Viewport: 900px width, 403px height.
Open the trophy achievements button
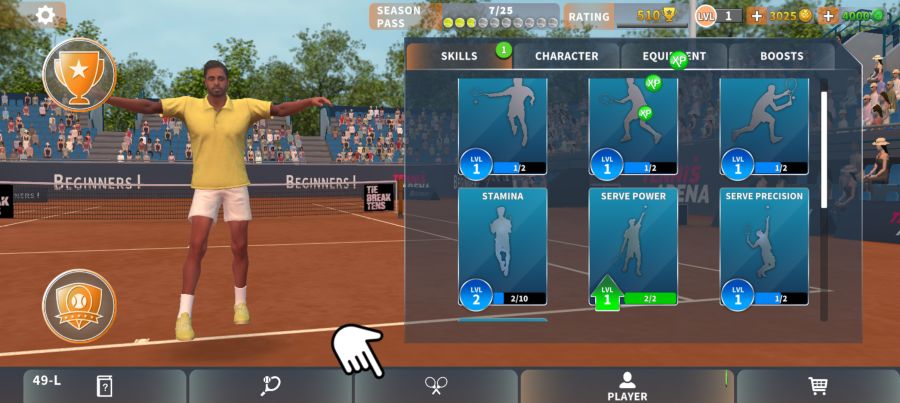coord(79,74)
